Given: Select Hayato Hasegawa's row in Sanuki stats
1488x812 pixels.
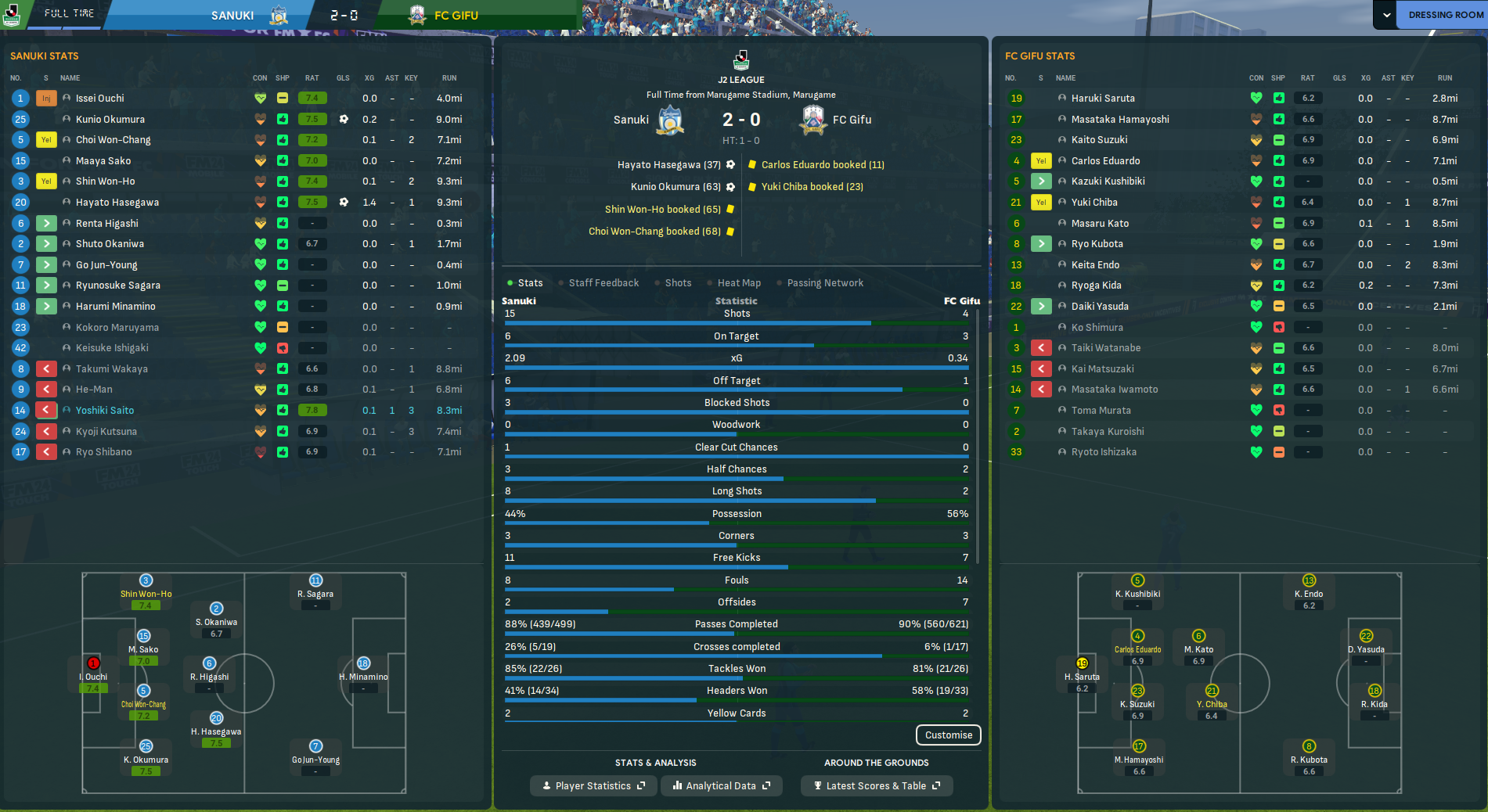Looking at the screenshot, I should pos(117,203).
